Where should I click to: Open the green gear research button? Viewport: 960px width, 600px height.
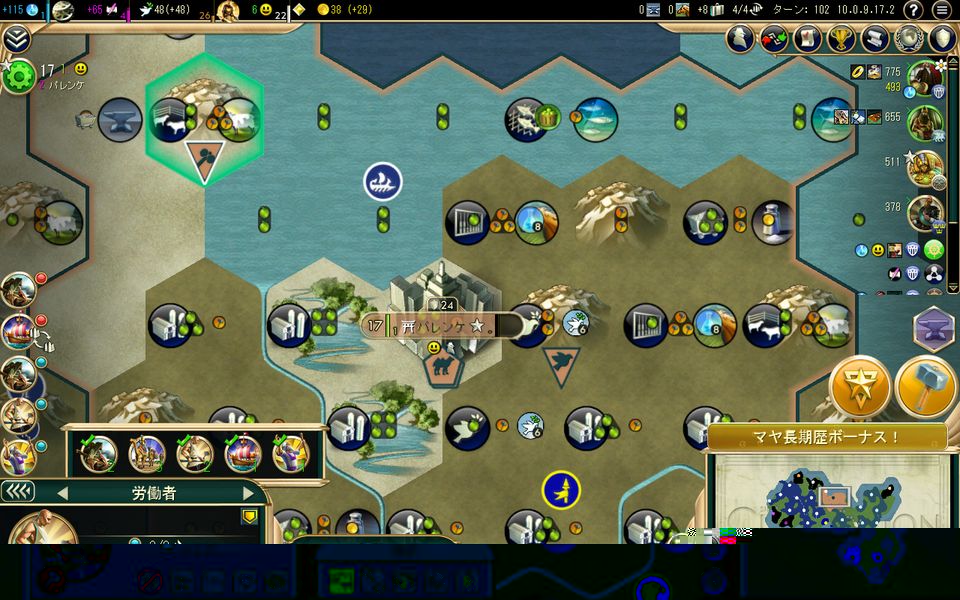point(15,75)
